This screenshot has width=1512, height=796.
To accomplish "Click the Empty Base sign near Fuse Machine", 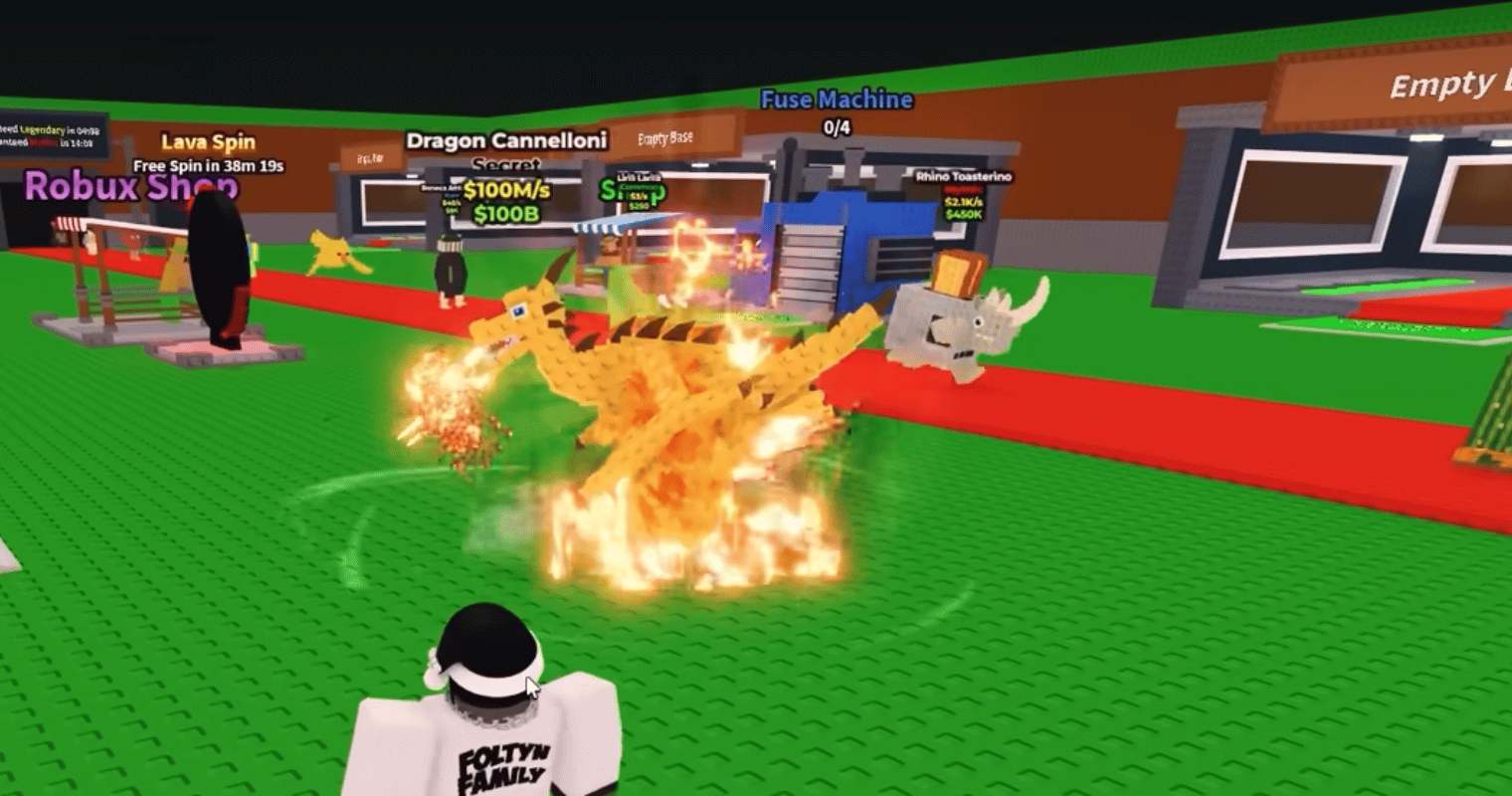I will click(664, 138).
